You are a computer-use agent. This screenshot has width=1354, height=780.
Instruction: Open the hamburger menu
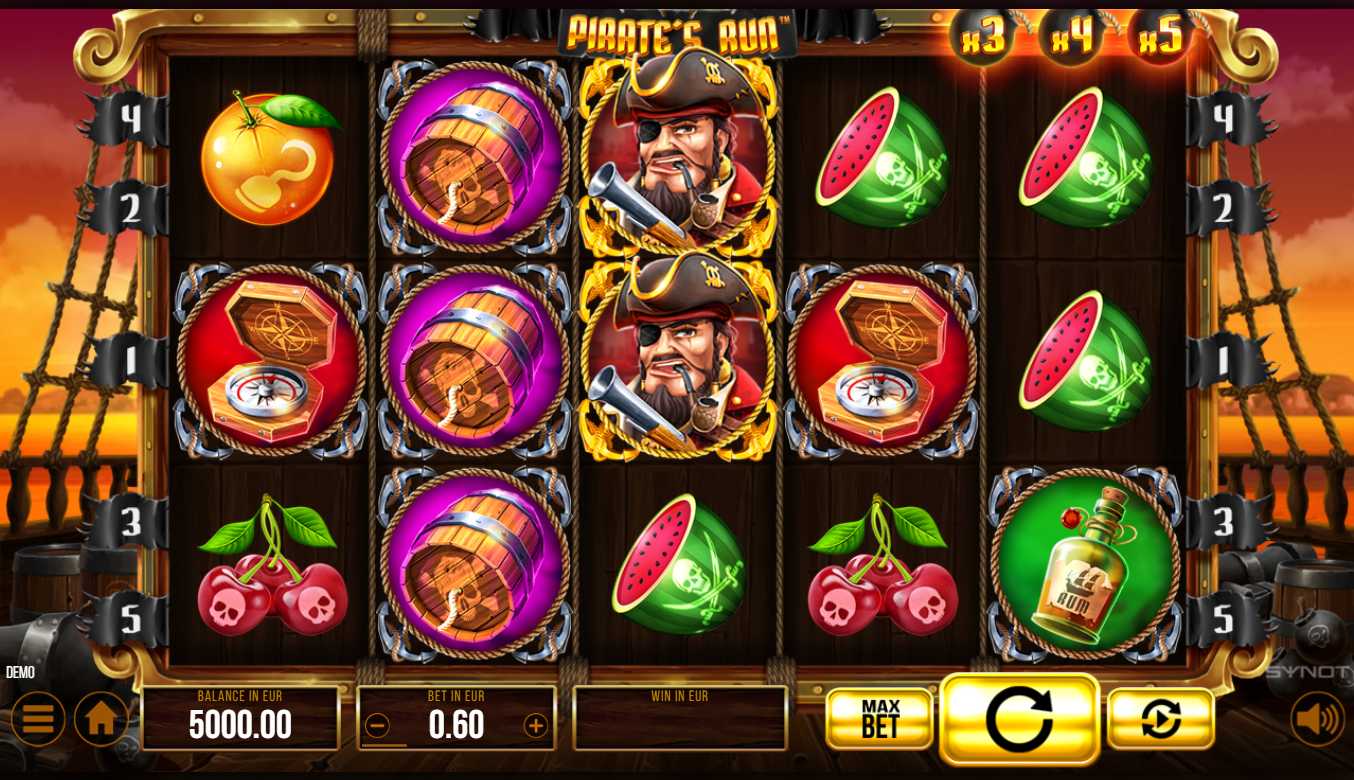(x=38, y=719)
